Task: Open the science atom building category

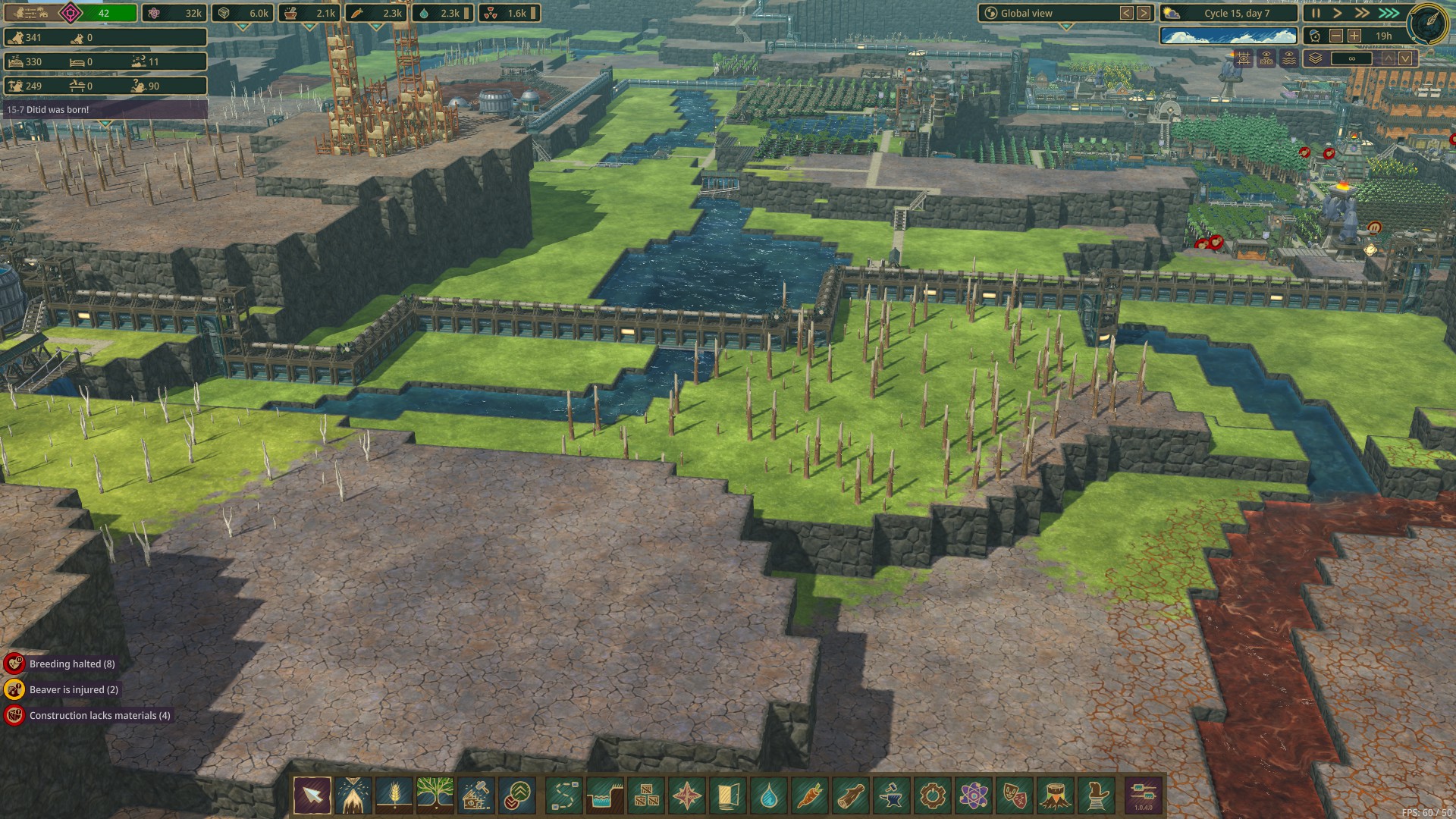Action: pyautogui.click(x=974, y=796)
